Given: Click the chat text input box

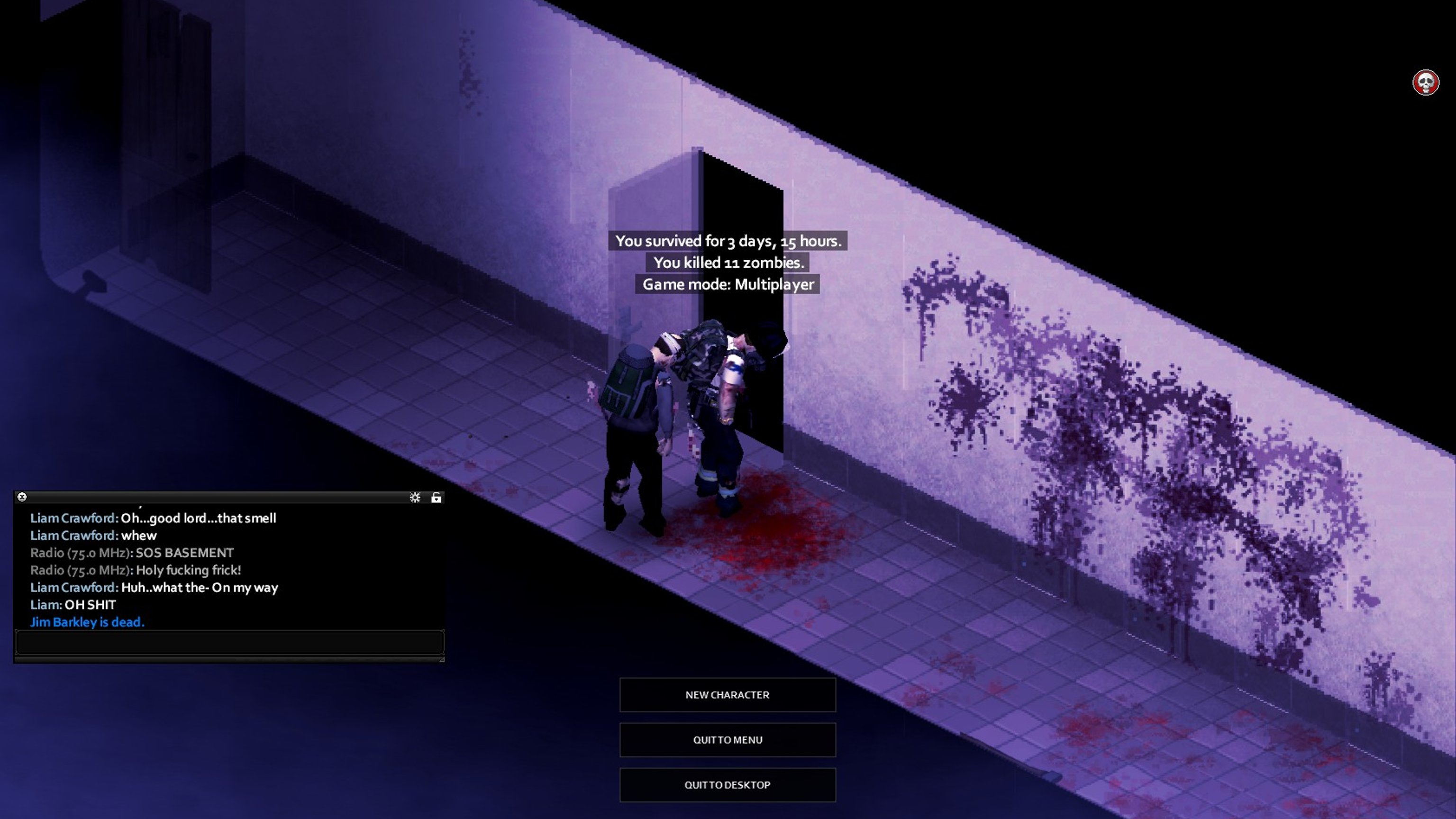Looking at the screenshot, I should [x=229, y=643].
